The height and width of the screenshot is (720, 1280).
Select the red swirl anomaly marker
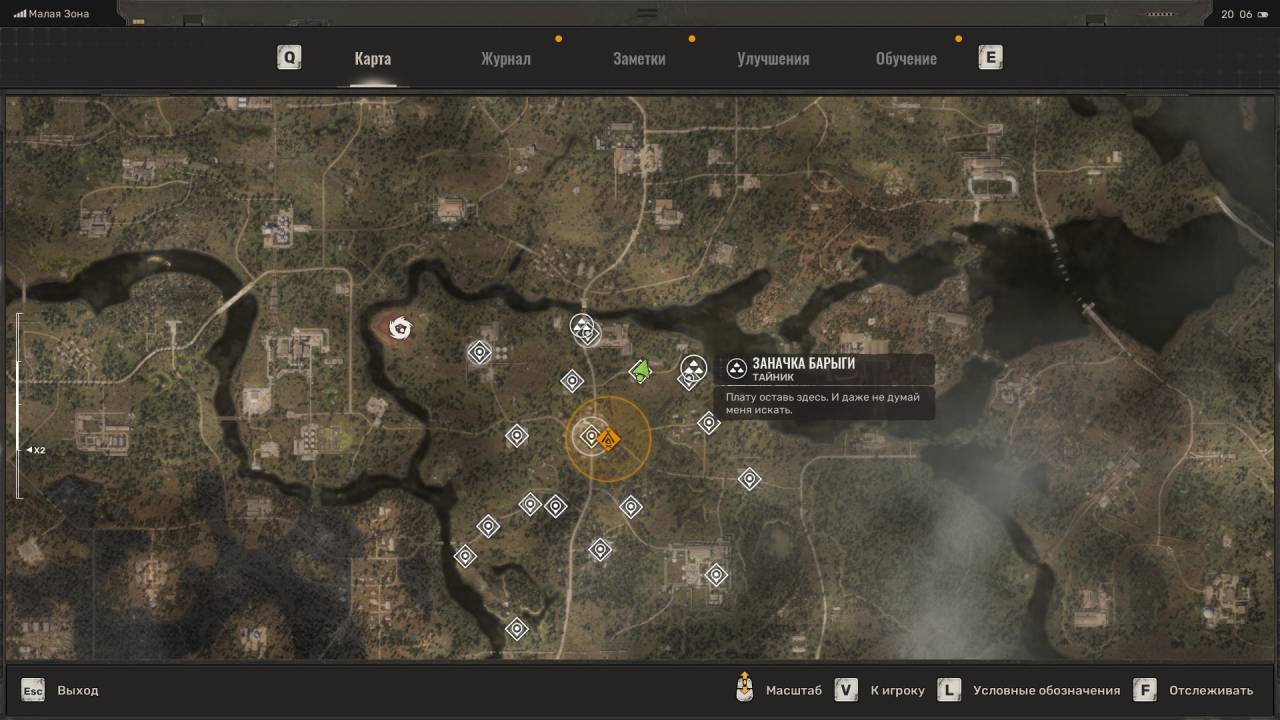(x=401, y=326)
